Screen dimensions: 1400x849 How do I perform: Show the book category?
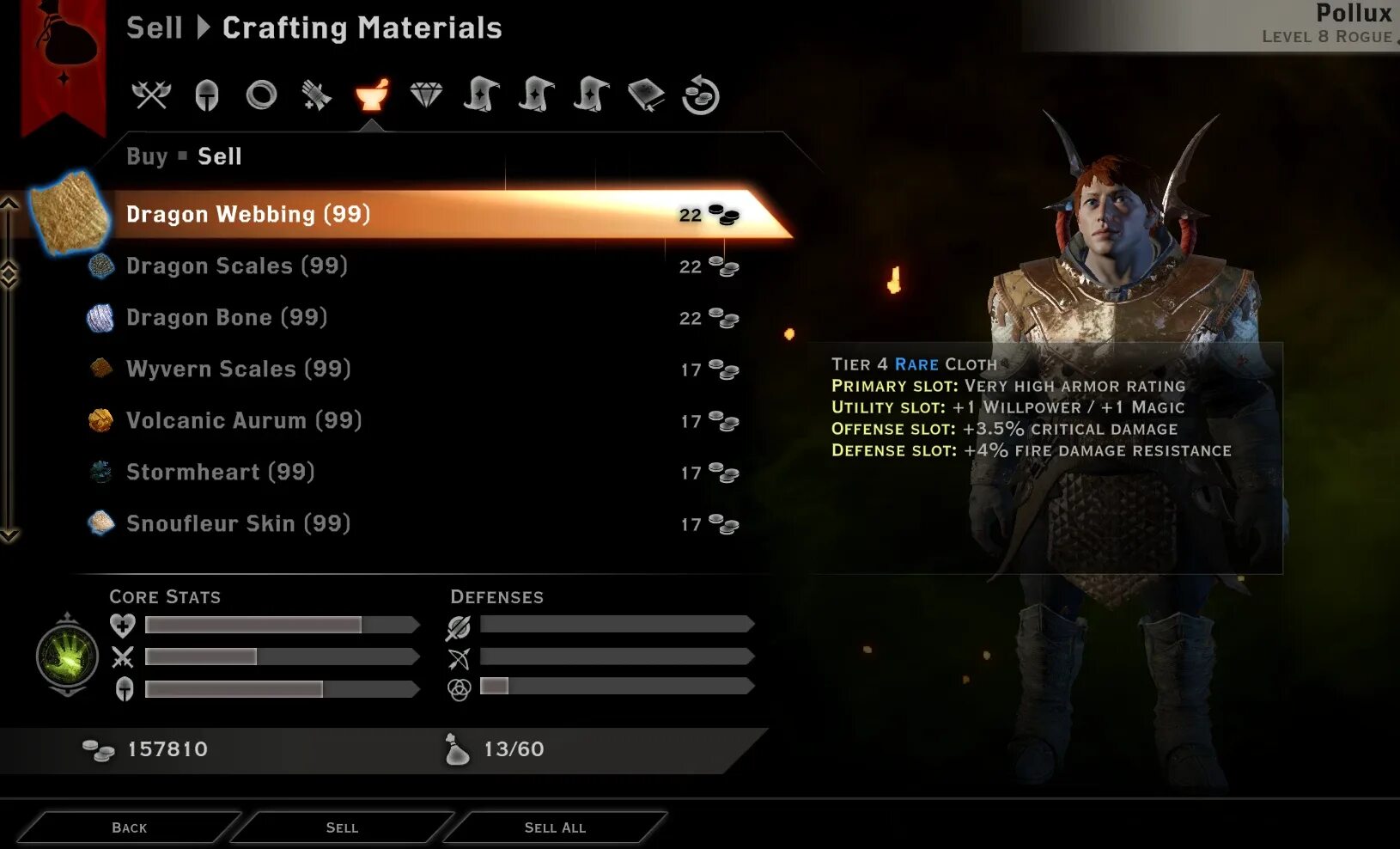click(646, 95)
